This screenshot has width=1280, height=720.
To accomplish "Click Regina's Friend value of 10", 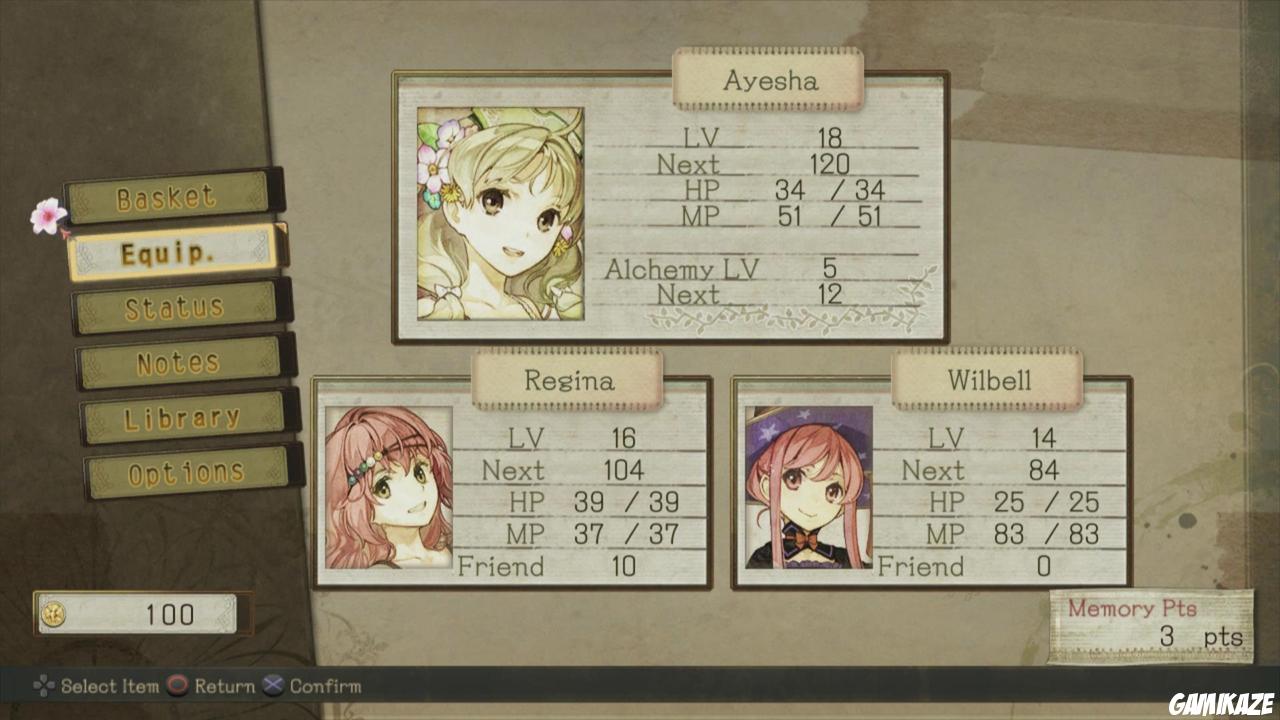I will [625, 567].
